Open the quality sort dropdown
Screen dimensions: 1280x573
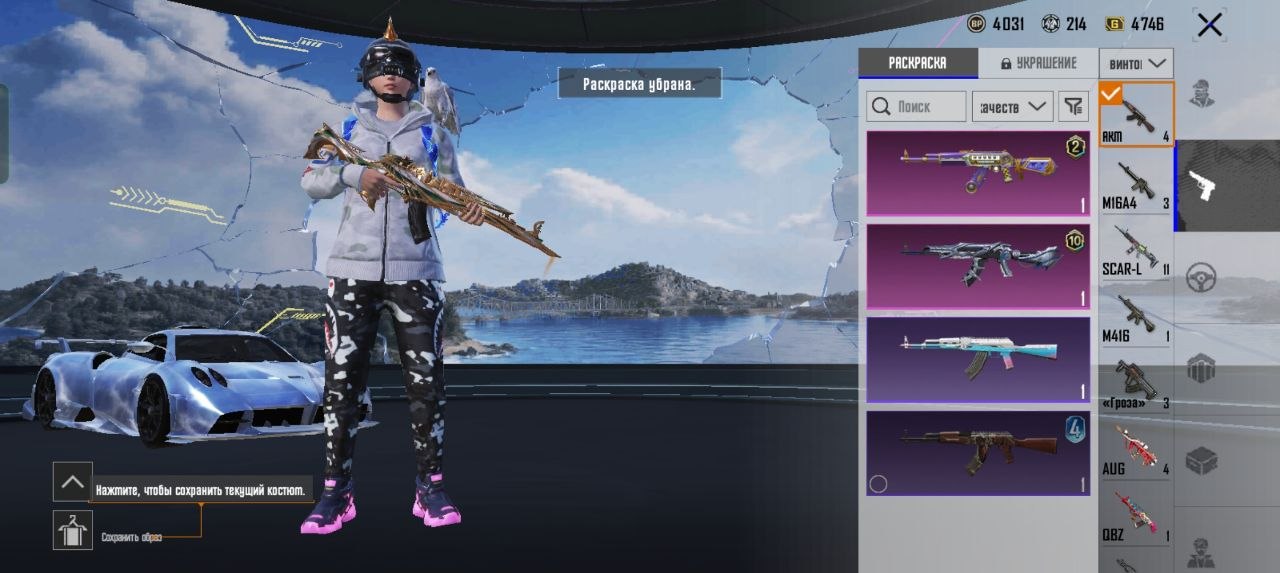pyautogui.click(x=1012, y=106)
